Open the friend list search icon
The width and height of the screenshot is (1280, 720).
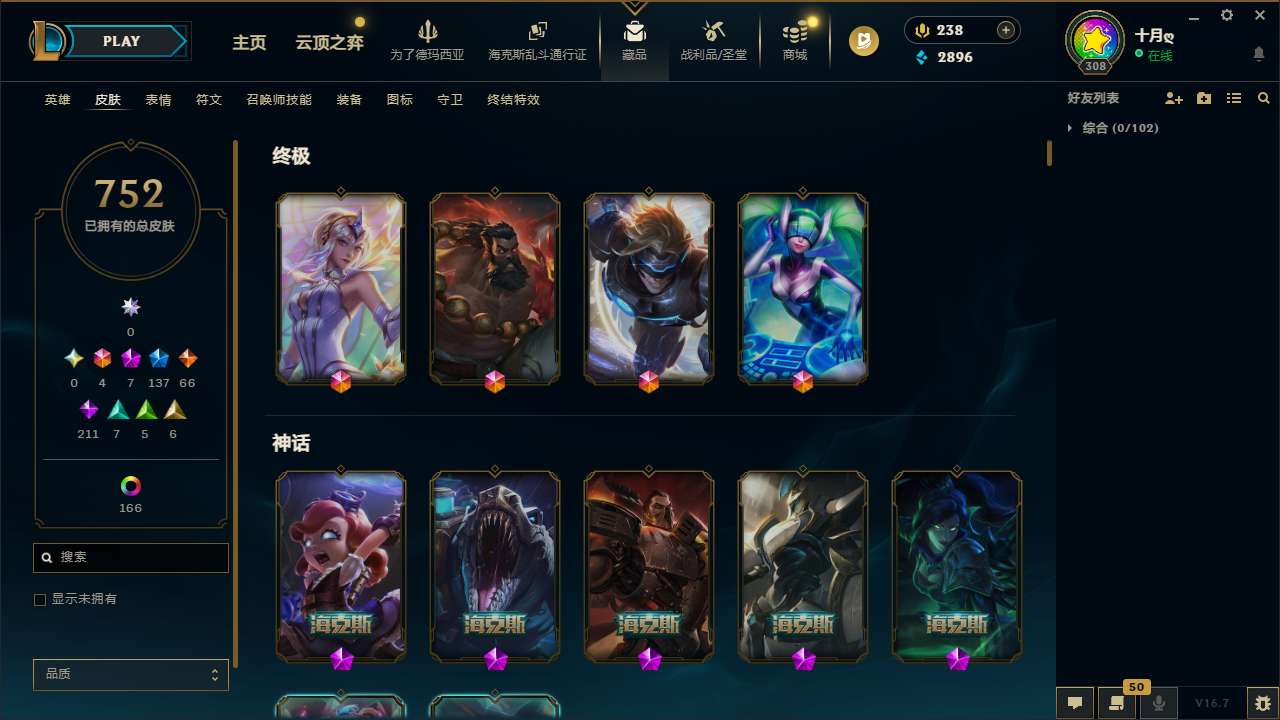point(1264,98)
